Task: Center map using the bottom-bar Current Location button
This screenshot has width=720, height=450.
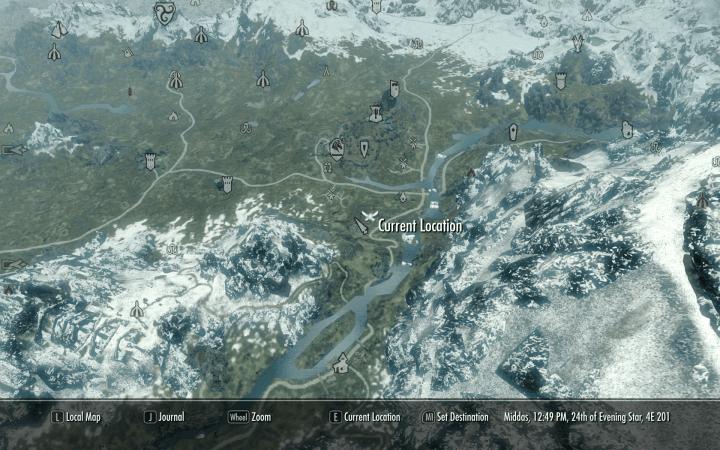Action: [x=366, y=417]
